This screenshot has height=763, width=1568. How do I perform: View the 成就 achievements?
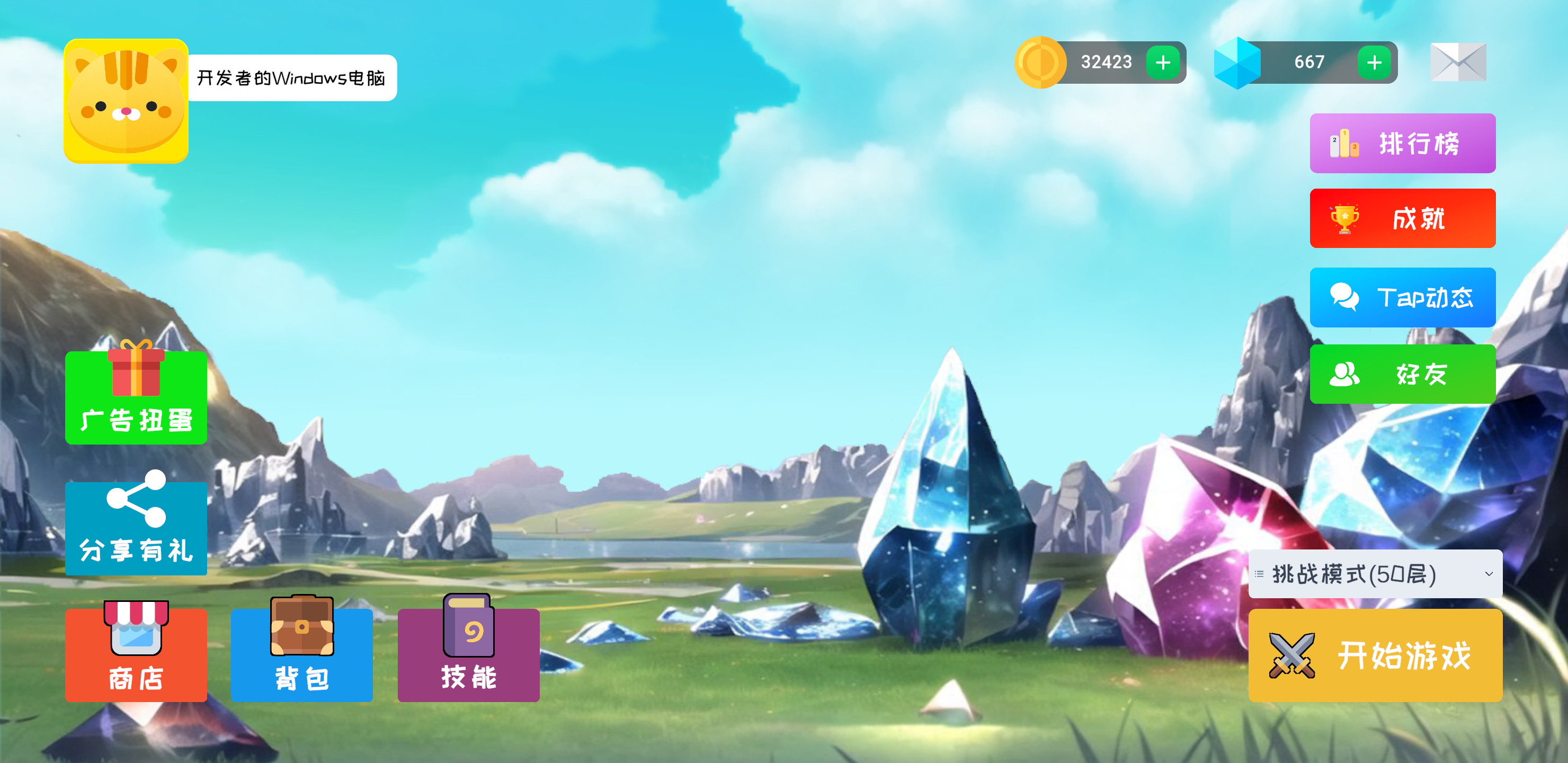coord(1402,219)
